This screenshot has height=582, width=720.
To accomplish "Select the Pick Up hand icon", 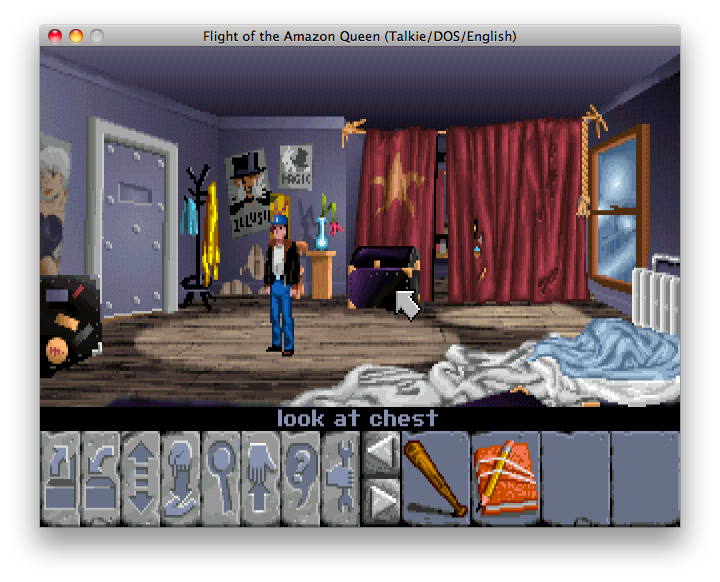I will click(x=261, y=478).
